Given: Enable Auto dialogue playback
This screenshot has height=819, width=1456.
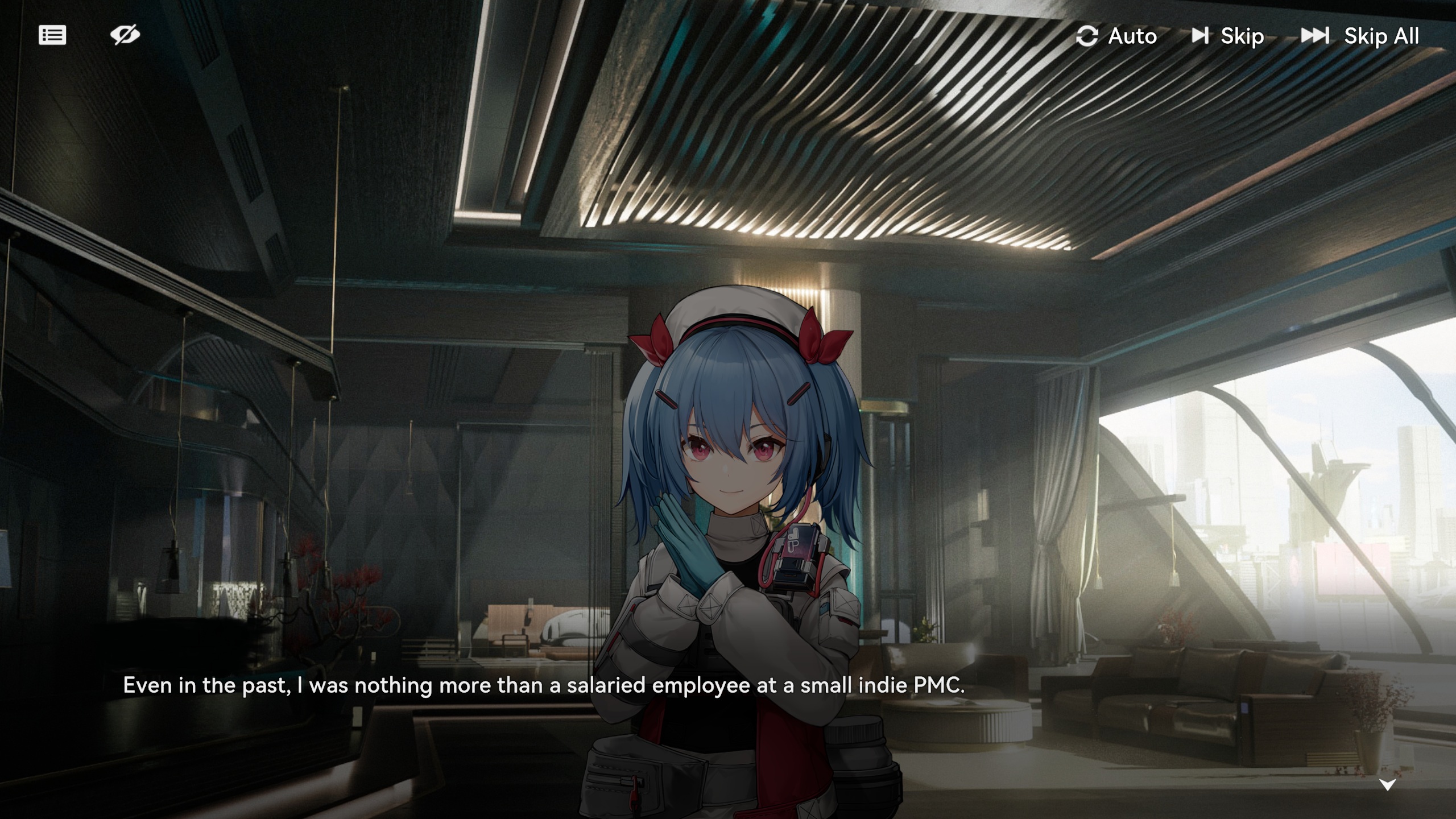Looking at the screenshot, I should click(1116, 36).
